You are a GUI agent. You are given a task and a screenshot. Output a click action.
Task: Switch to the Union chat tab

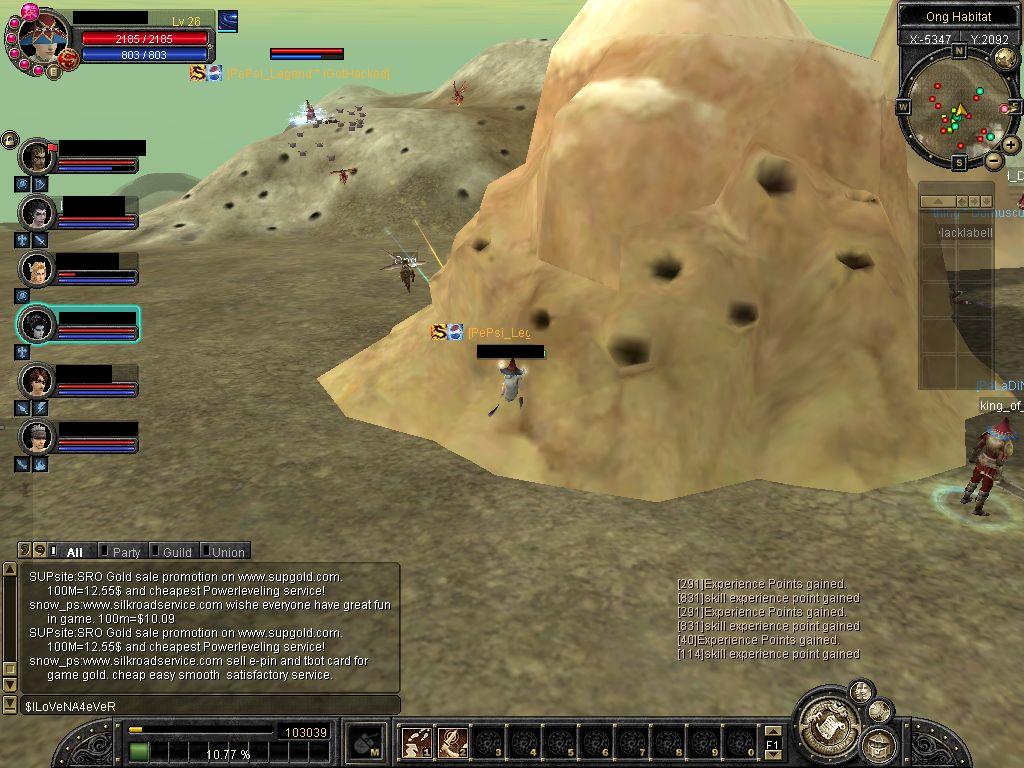(x=227, y=552)
